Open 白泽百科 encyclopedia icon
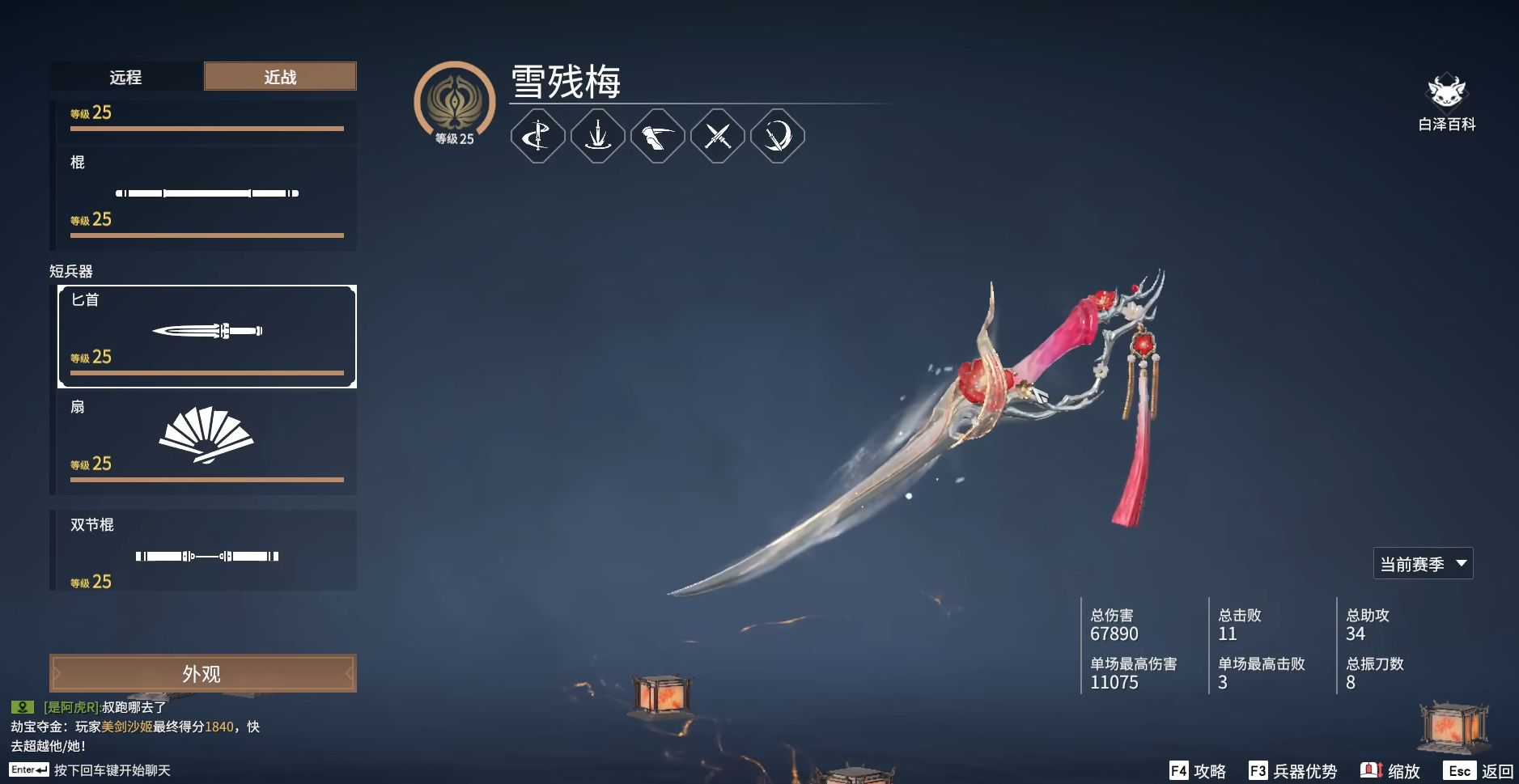 pos(1448,93)
